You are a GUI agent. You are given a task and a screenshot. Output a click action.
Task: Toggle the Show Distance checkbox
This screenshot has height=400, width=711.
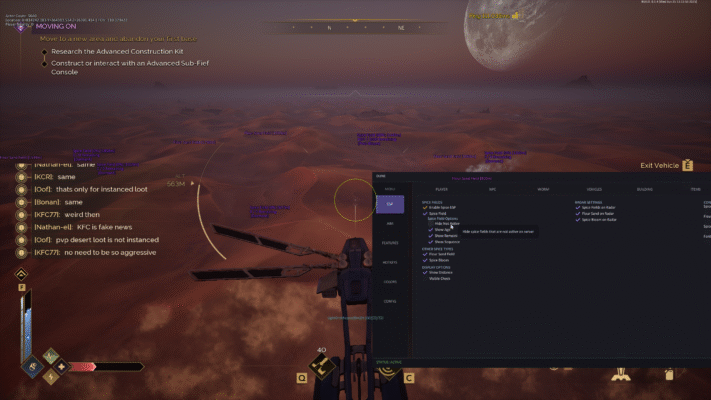[x=425, y=271]
